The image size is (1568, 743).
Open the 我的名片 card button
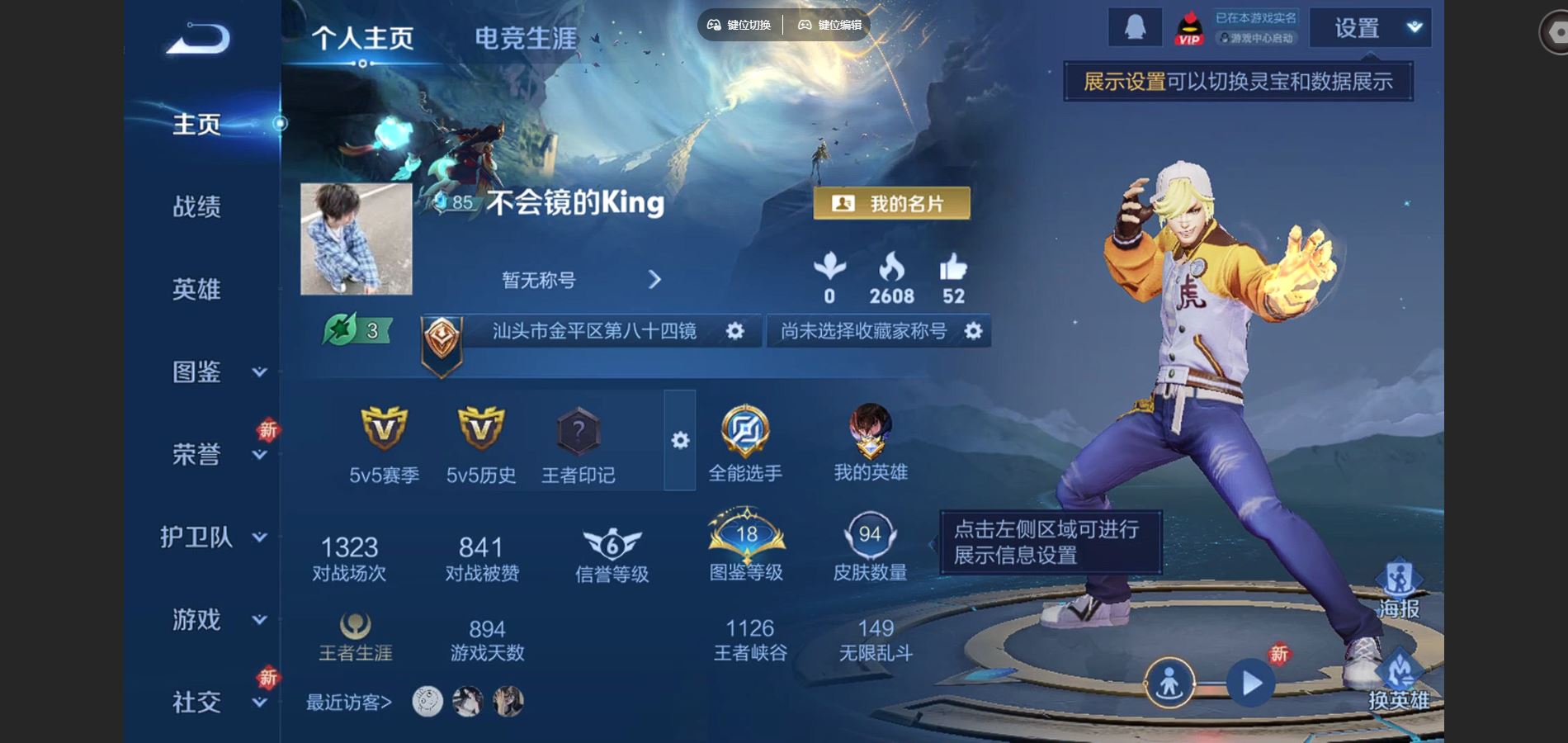click(891, 203)
